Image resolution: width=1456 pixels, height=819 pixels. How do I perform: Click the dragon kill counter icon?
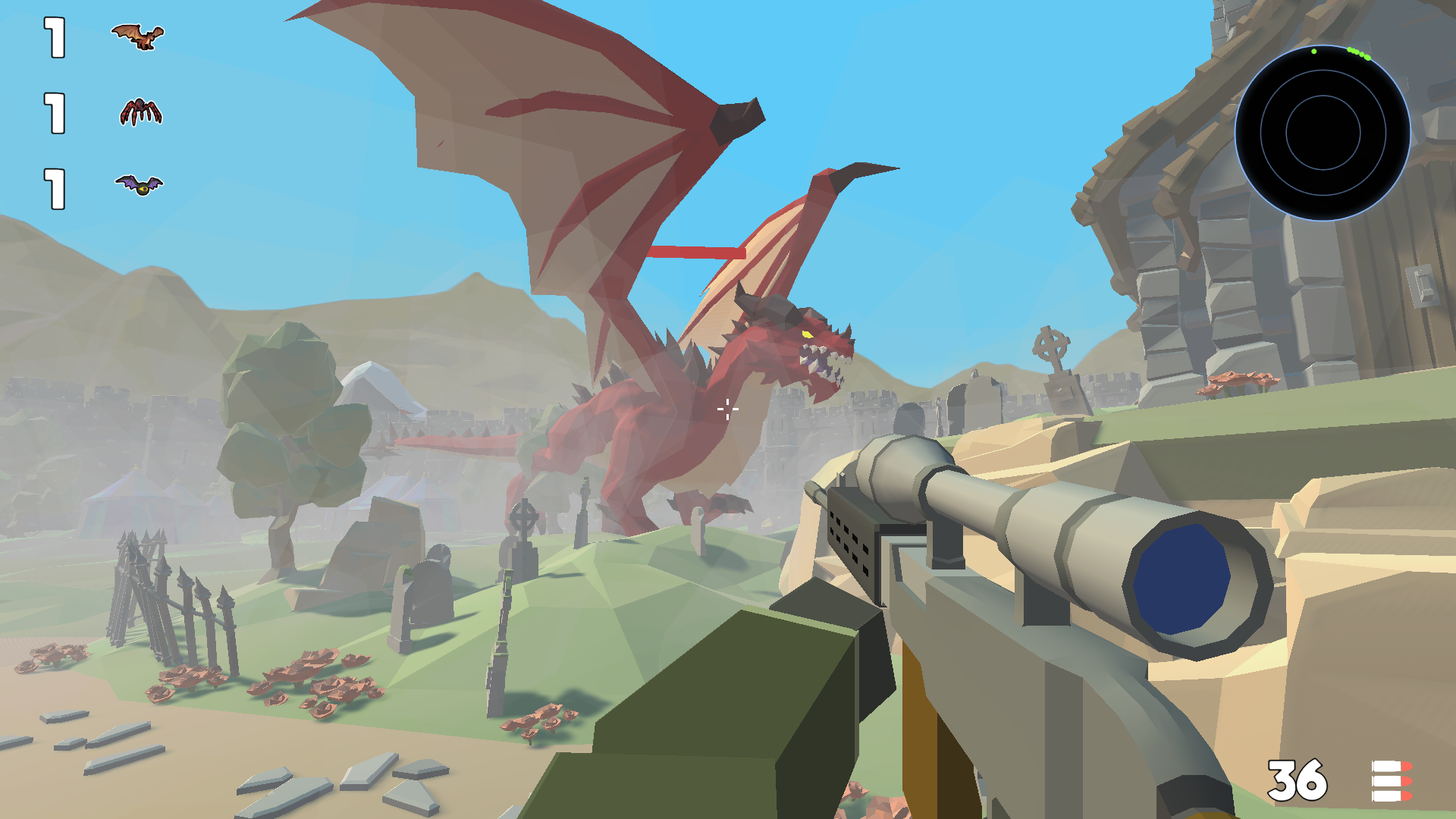tap(136, 36)
